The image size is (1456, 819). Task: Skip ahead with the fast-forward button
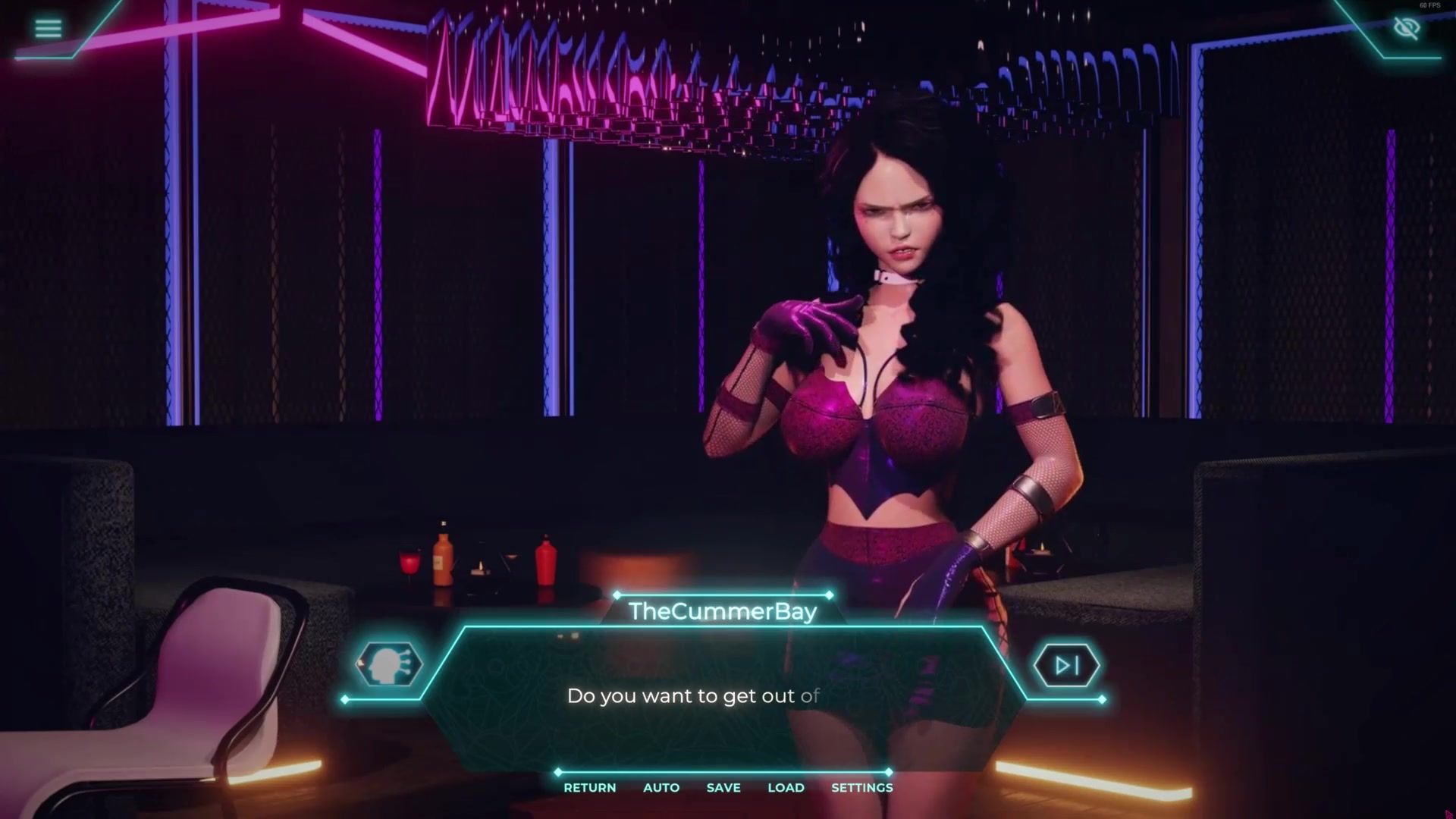1066,666
